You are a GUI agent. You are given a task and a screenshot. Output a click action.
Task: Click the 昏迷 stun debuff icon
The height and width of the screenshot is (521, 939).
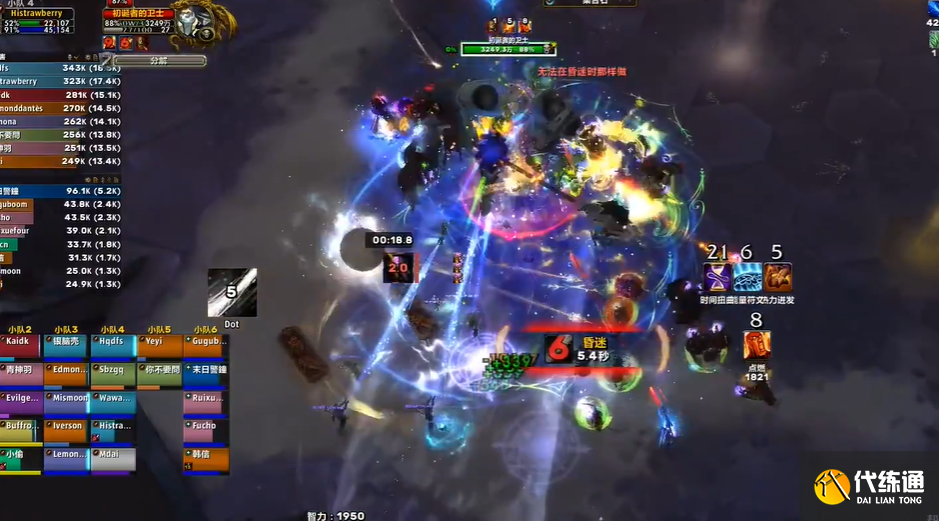(559, 349)
